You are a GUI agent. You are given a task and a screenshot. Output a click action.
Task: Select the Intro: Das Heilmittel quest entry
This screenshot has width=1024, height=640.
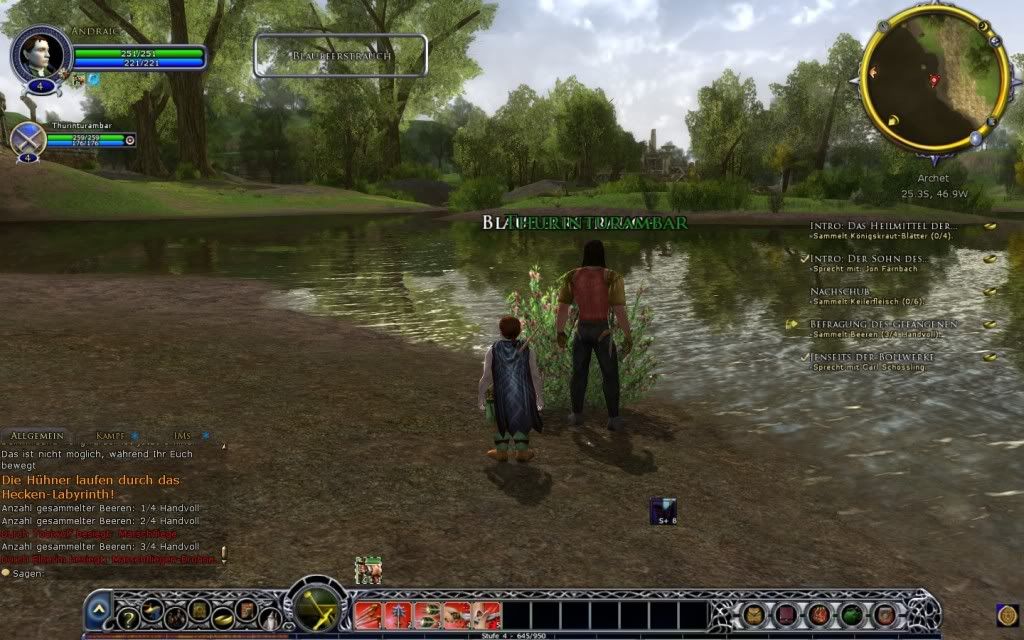tap(884, 226)
